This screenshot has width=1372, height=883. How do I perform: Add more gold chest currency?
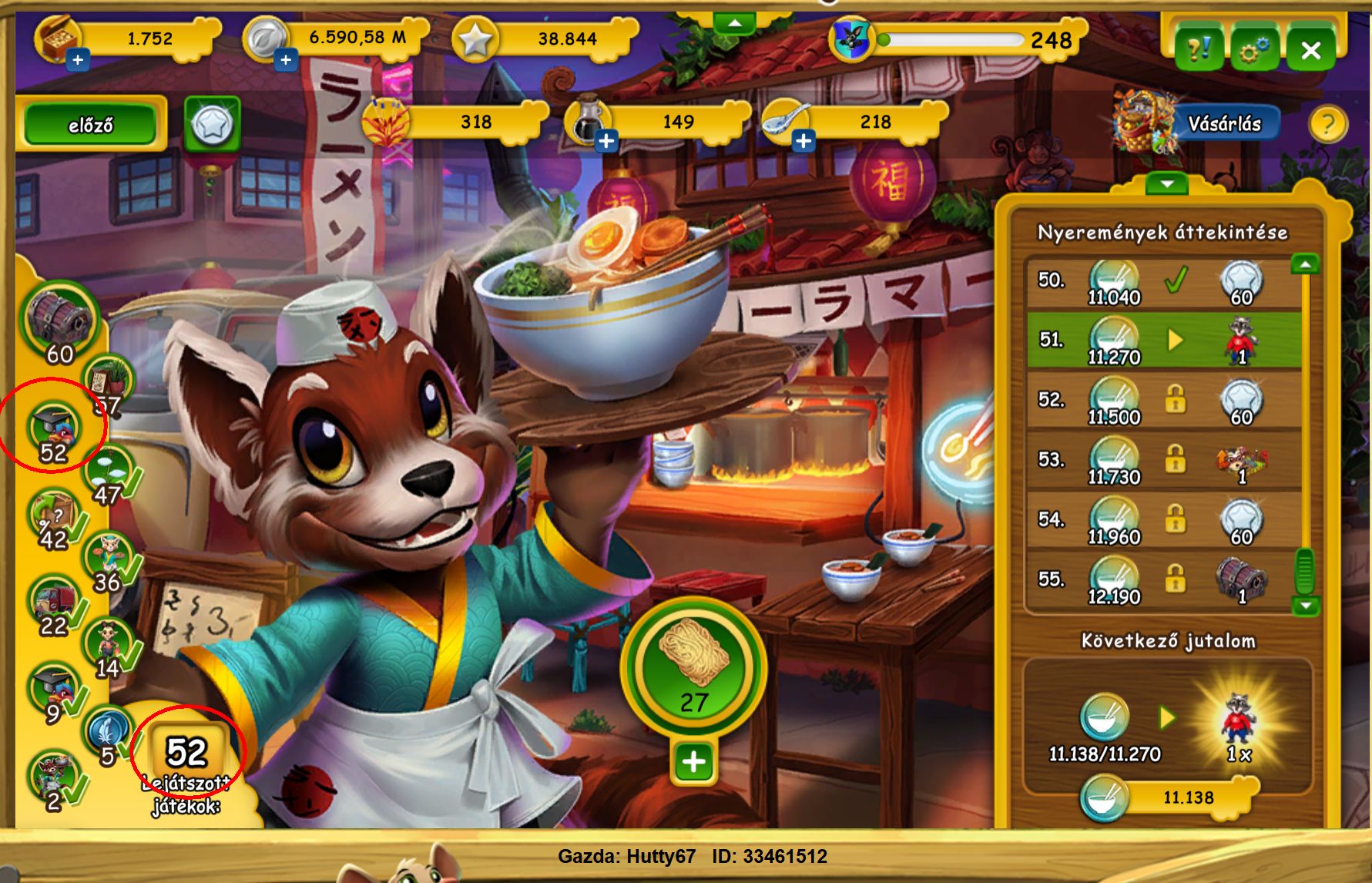pyautogui.click(x=78, y=59)
